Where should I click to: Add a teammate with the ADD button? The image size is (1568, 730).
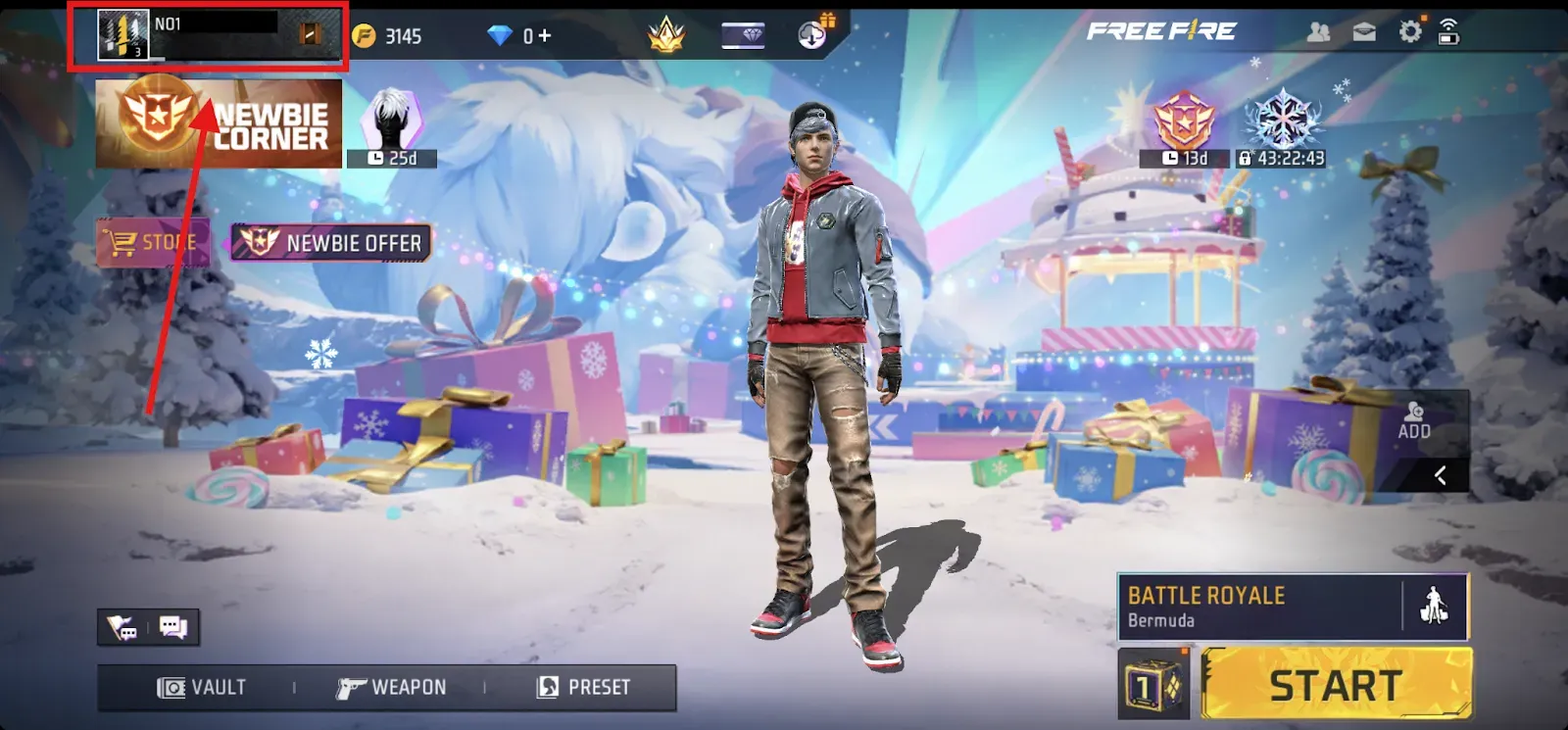click(x=1414, y=419)
